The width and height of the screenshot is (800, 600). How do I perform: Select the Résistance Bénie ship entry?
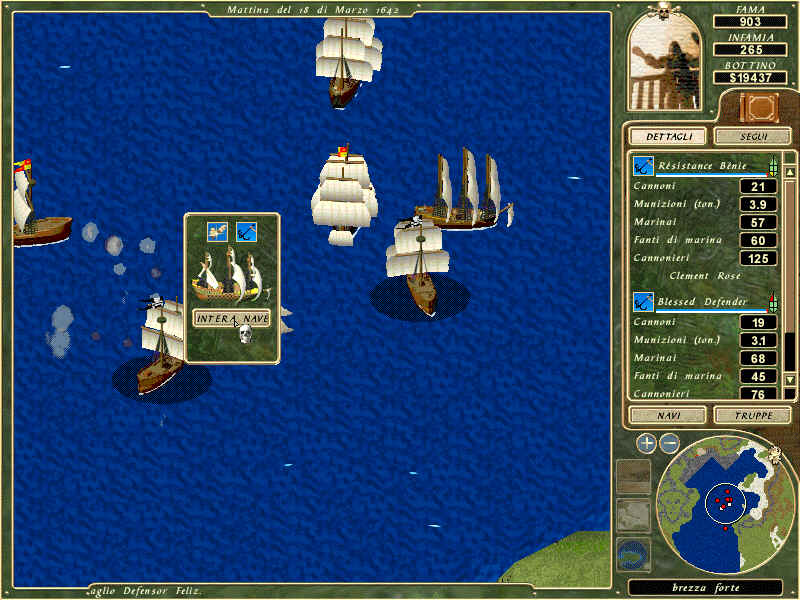[700, 166]
